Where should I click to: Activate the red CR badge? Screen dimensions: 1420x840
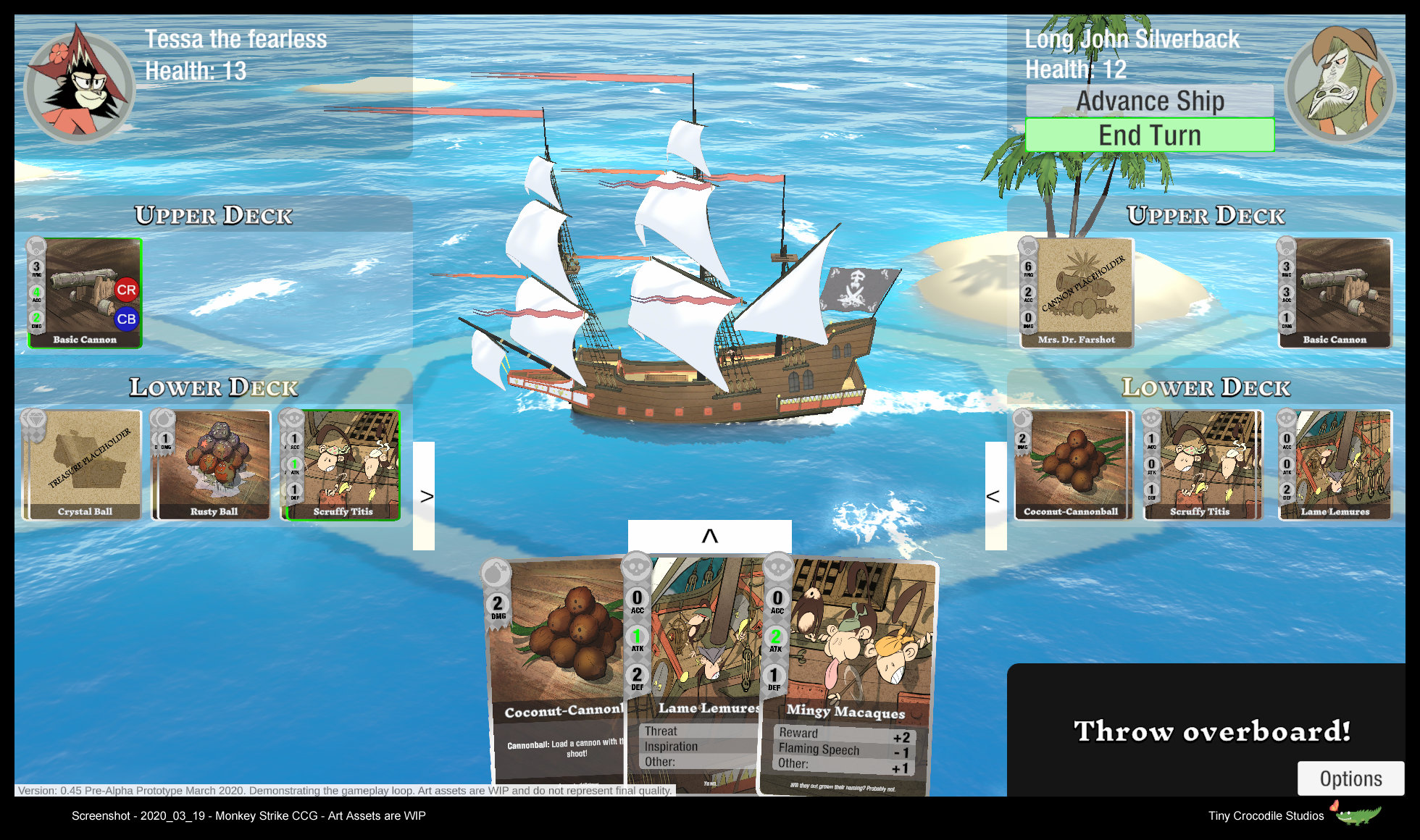[126, 290]
